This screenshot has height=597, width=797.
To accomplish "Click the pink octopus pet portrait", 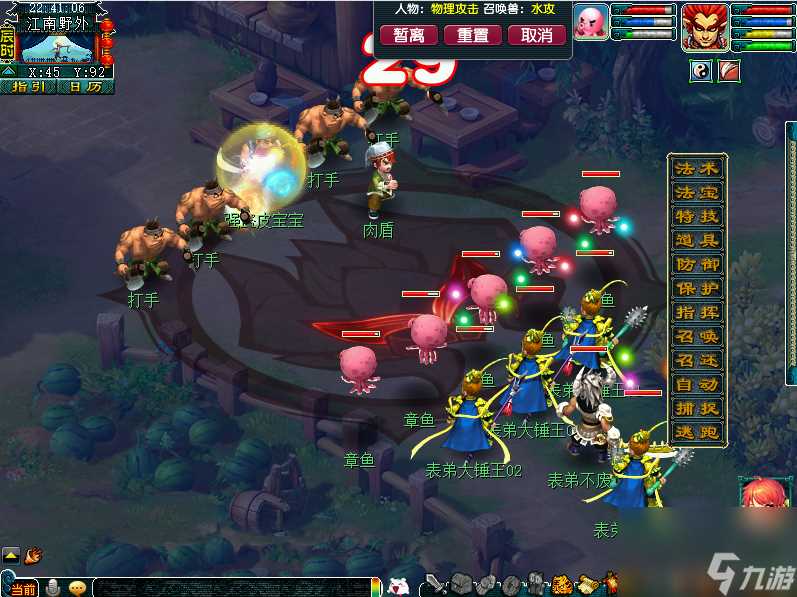I will [591, 21].
